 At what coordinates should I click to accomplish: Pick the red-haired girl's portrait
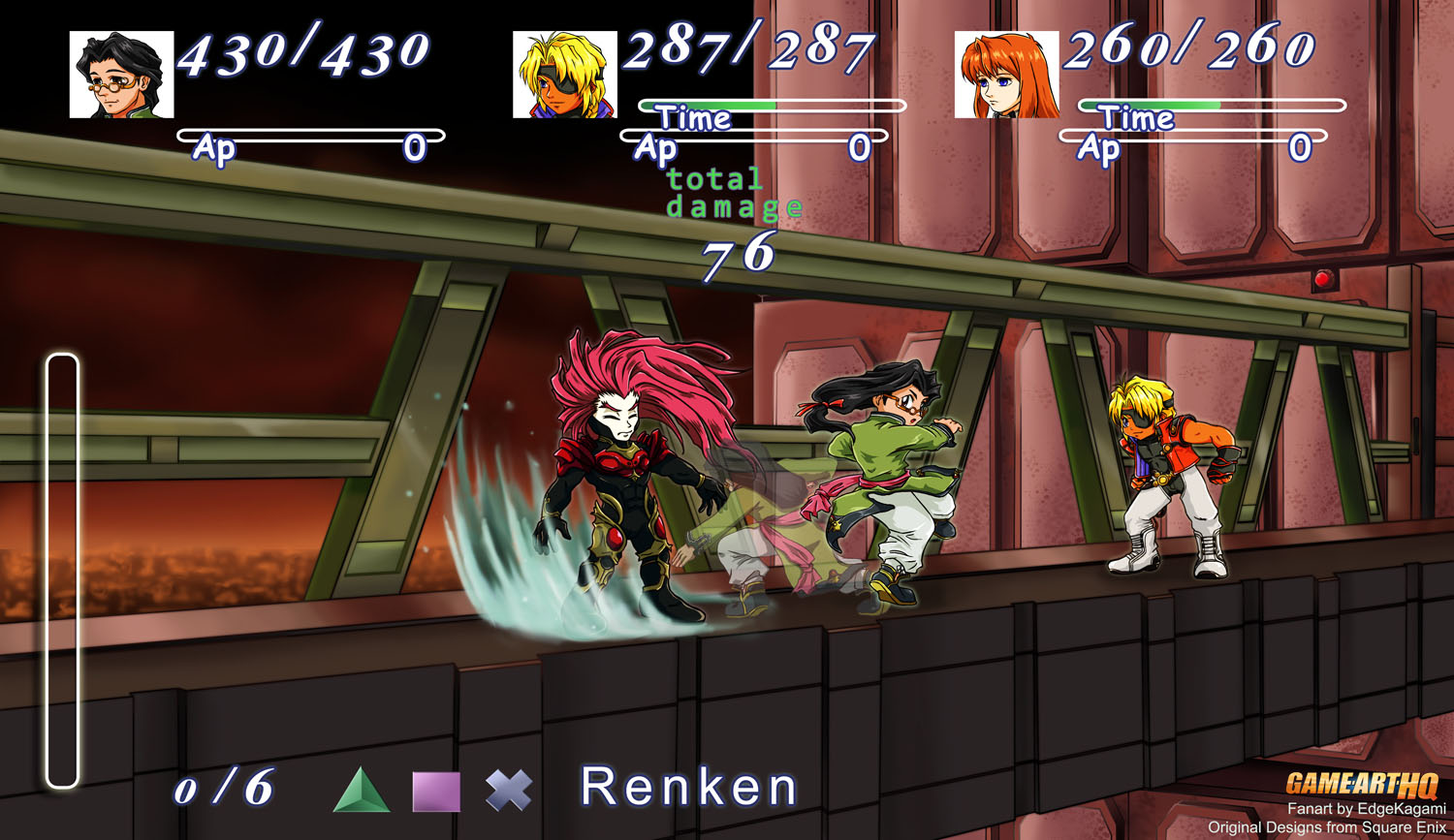click(x=1006, y=75)
